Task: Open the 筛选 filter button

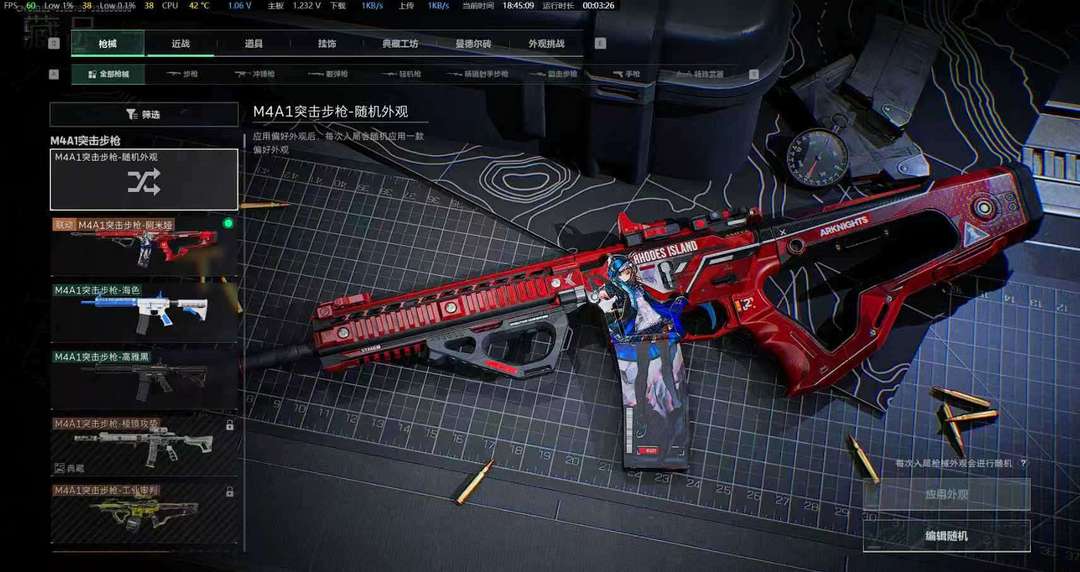Action: tap(144, 114)
